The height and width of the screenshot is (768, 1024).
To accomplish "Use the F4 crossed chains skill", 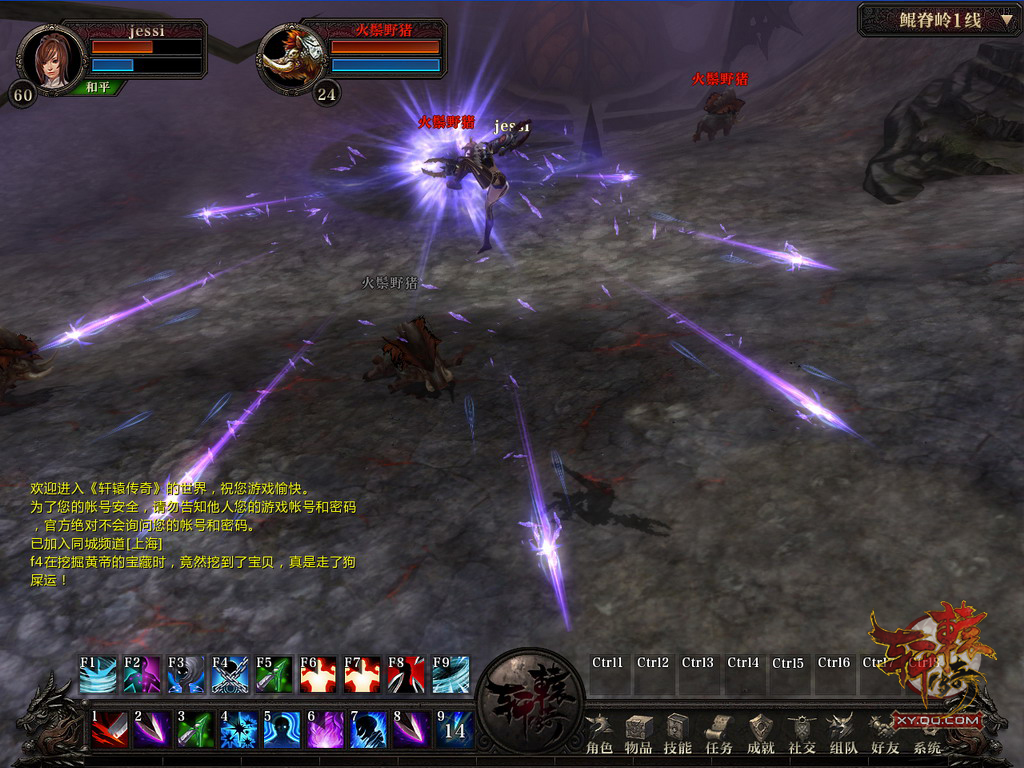I will [x=229, y=675].
